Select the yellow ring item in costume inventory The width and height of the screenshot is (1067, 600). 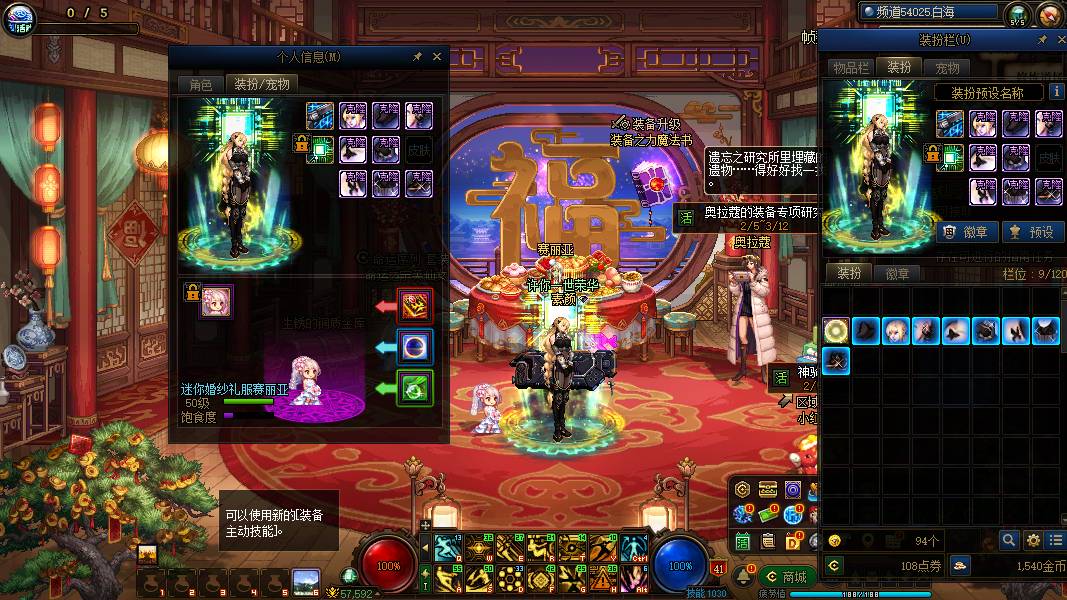(836, 331)
